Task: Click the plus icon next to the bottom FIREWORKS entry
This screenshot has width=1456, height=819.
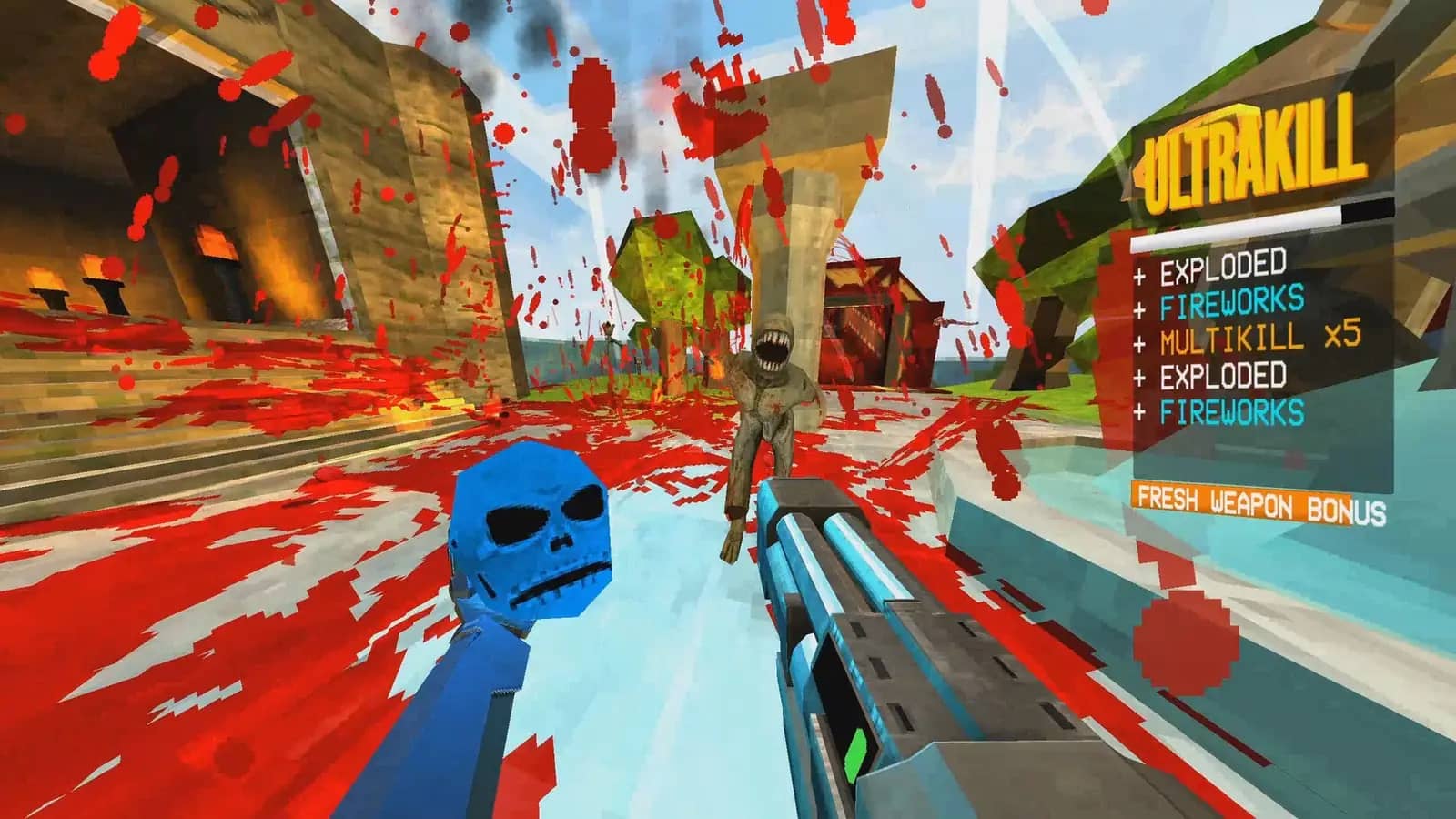Action: pos(1138,411)
